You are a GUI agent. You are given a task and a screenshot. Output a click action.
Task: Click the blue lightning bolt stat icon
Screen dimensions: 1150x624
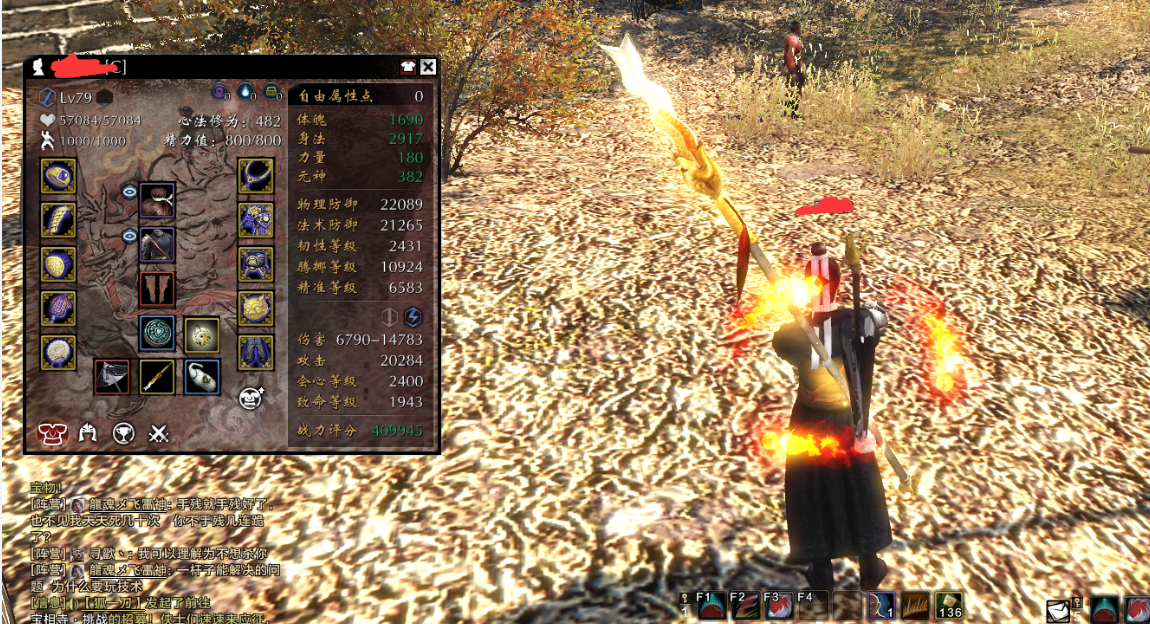point(412,316)
